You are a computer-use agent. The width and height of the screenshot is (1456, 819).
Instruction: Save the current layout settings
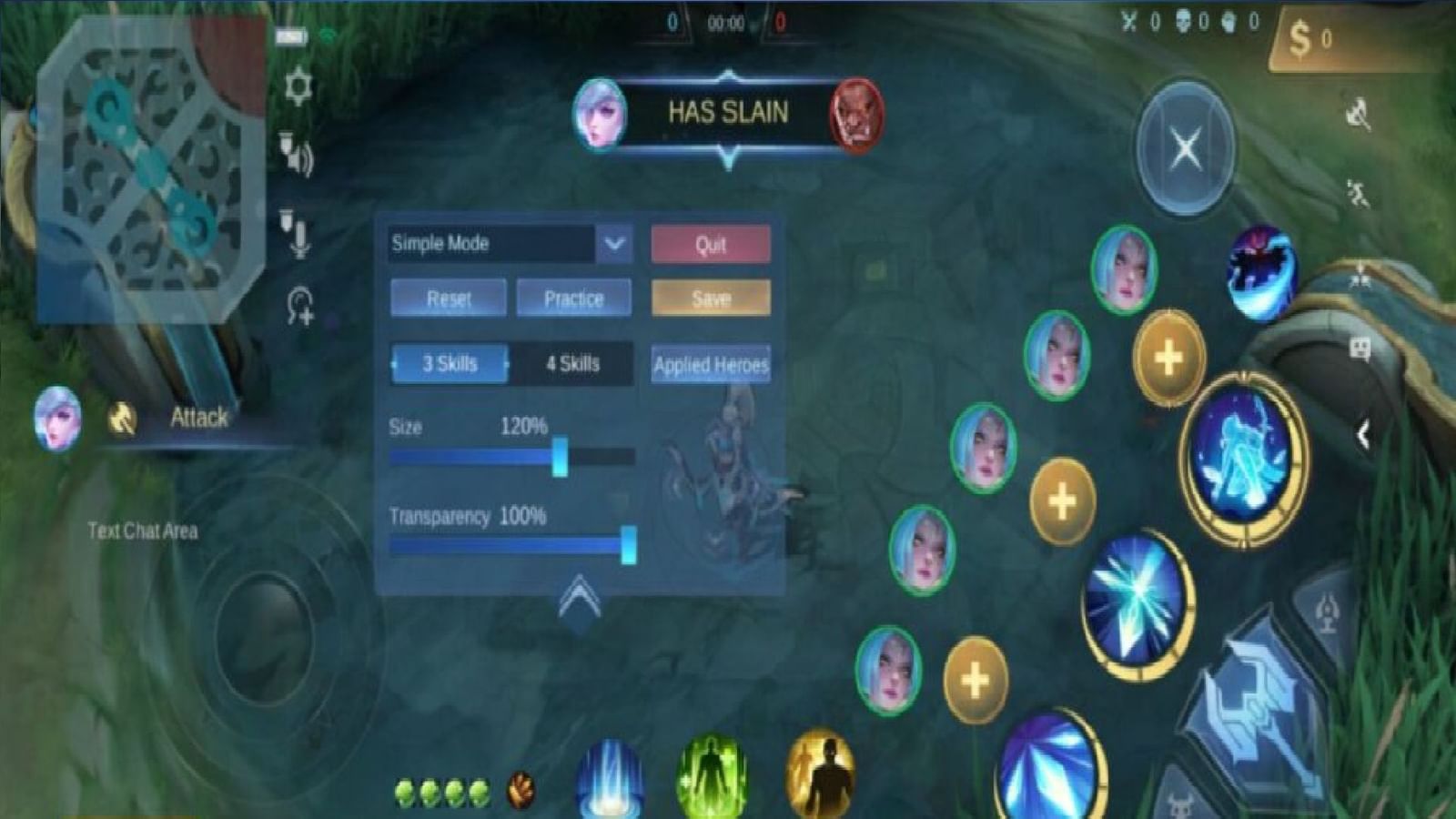(x=711, y=298)
